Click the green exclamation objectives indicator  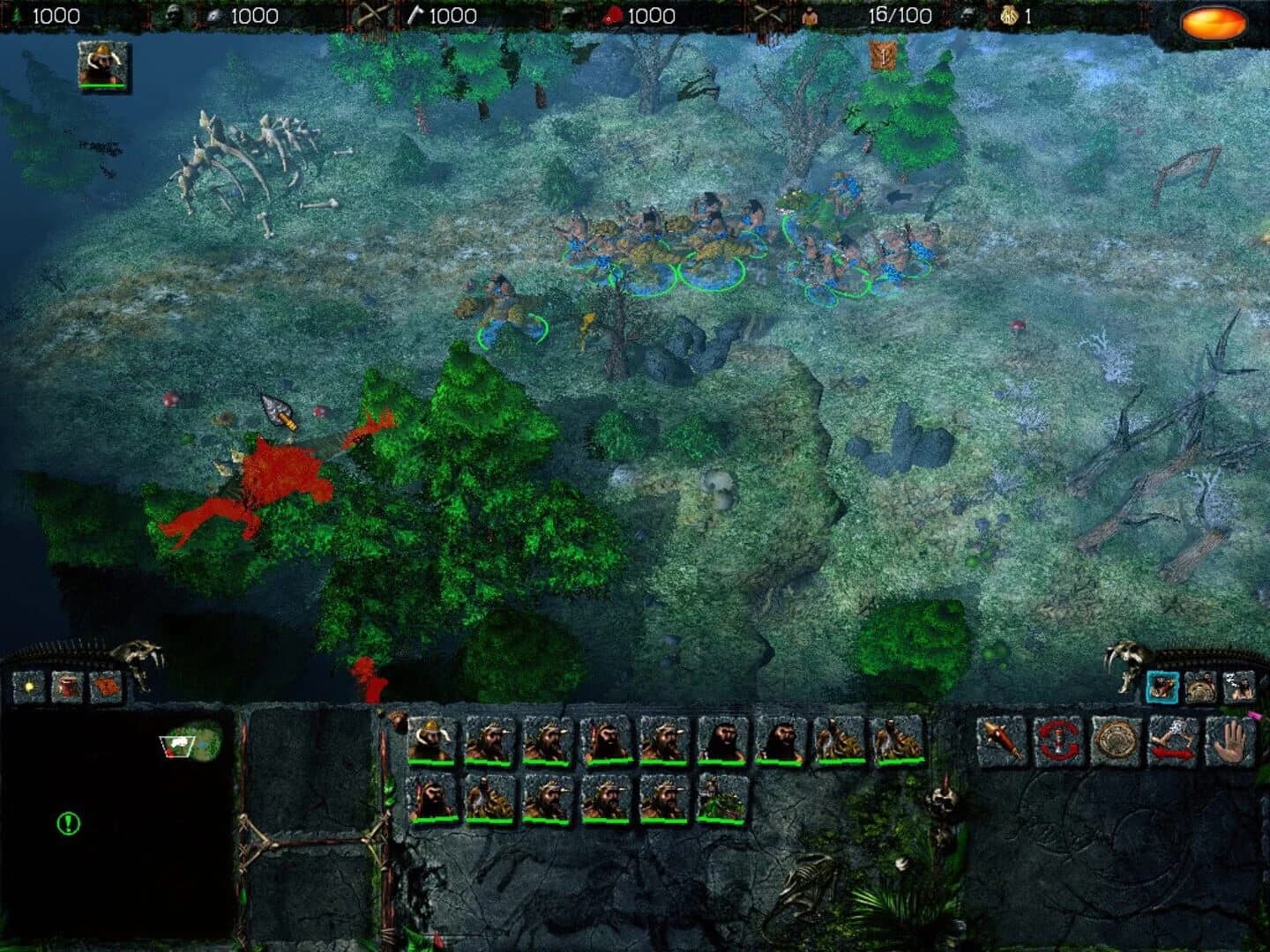pyautogui.click(x=68, y=823)
